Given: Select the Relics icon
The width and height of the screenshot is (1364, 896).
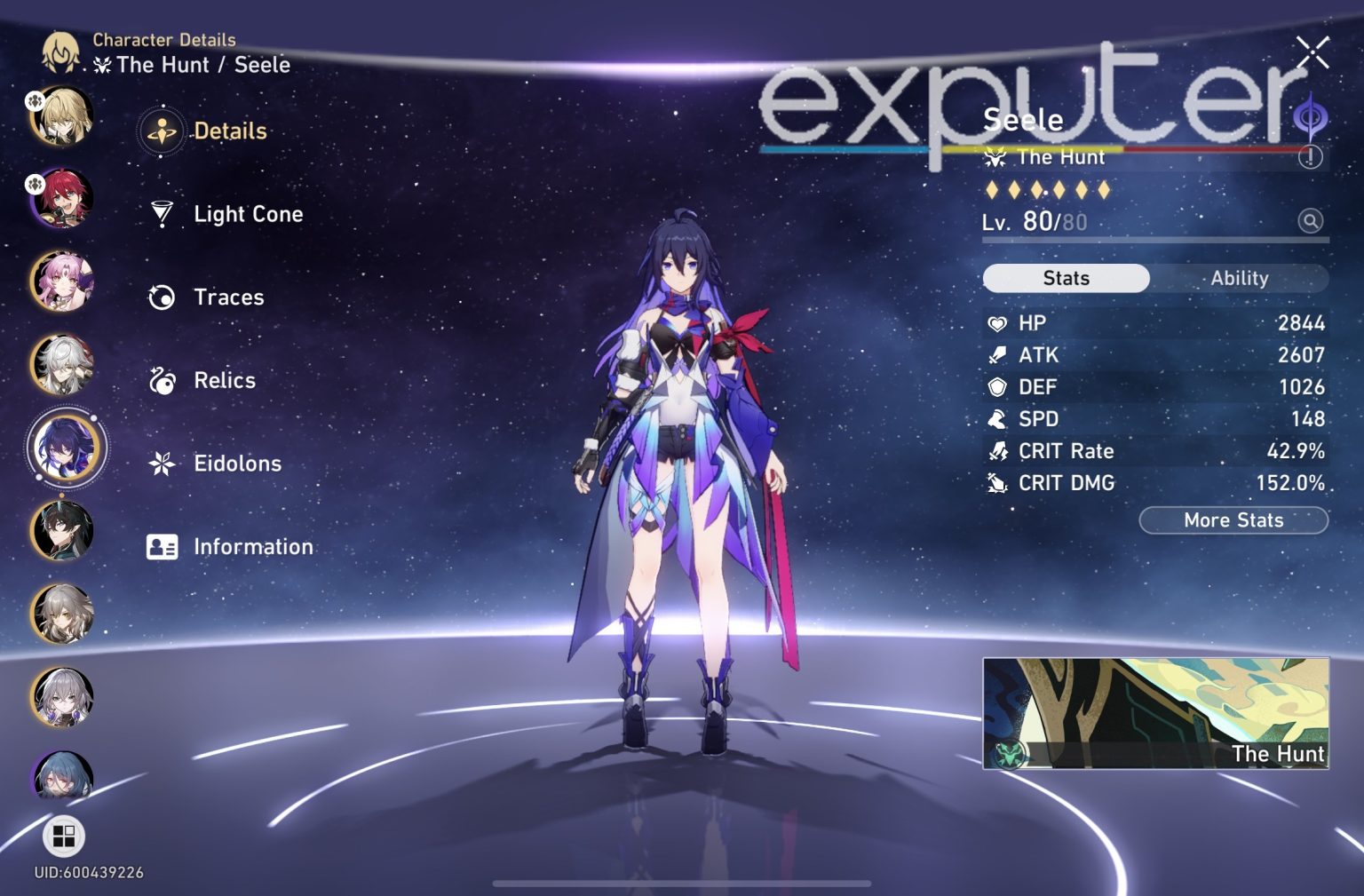Looking at the screenshot, I should click(x=162, y=379).
